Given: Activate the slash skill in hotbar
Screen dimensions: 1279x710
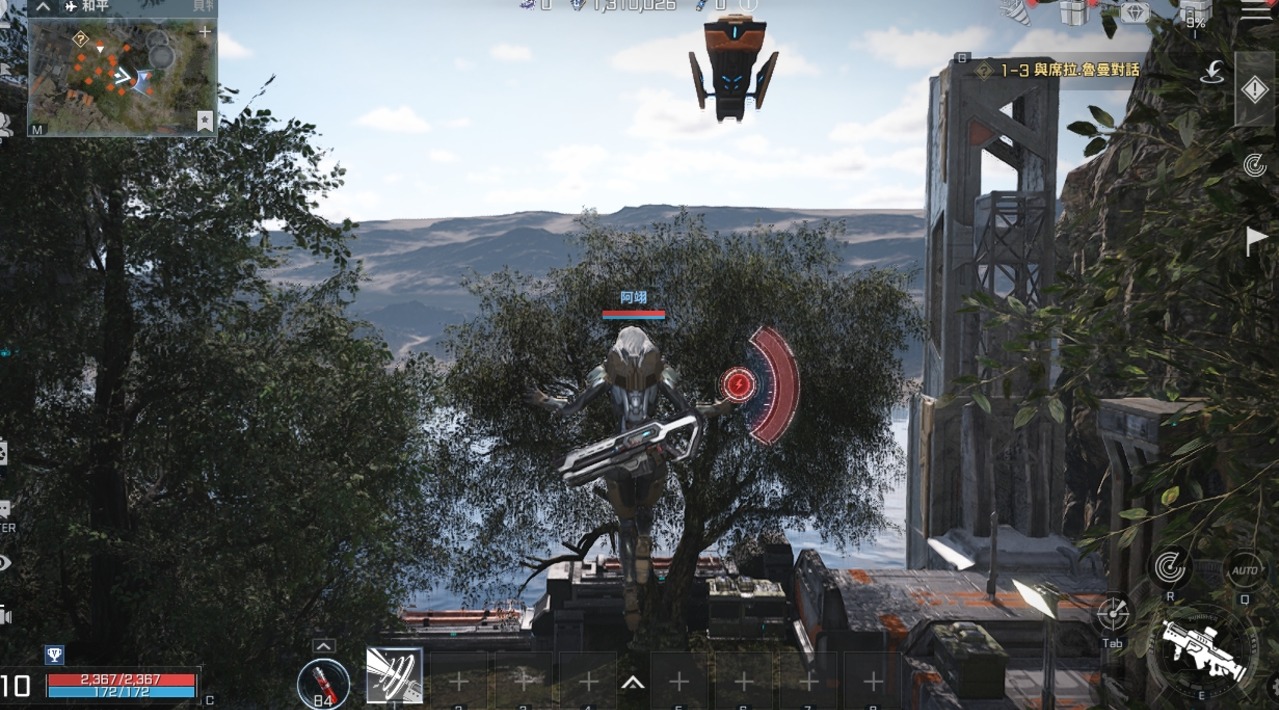Looking at the screenshot, I should (x=394, y=676).
